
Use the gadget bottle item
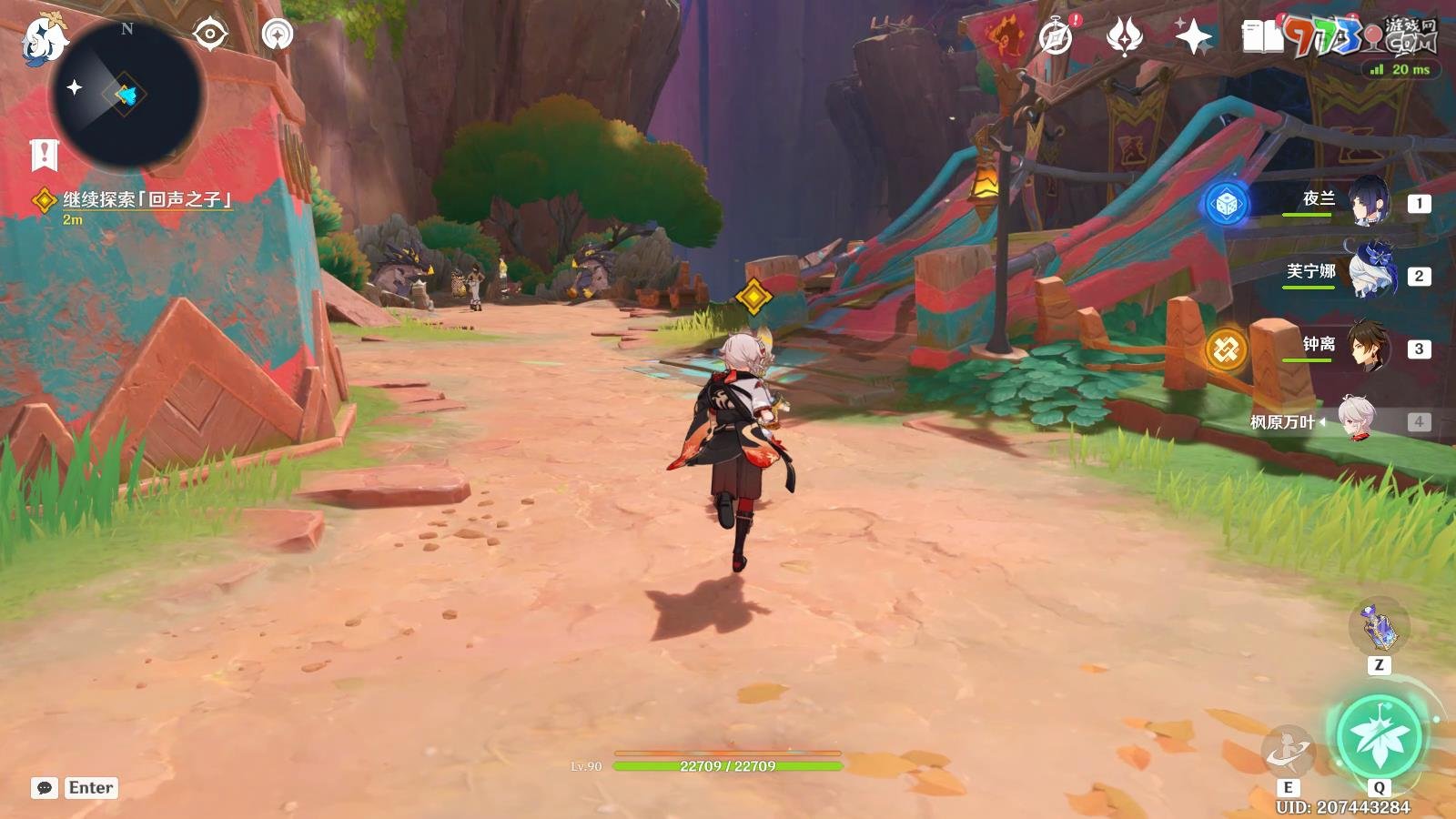pyautogui.click(x=1379, y=626)
